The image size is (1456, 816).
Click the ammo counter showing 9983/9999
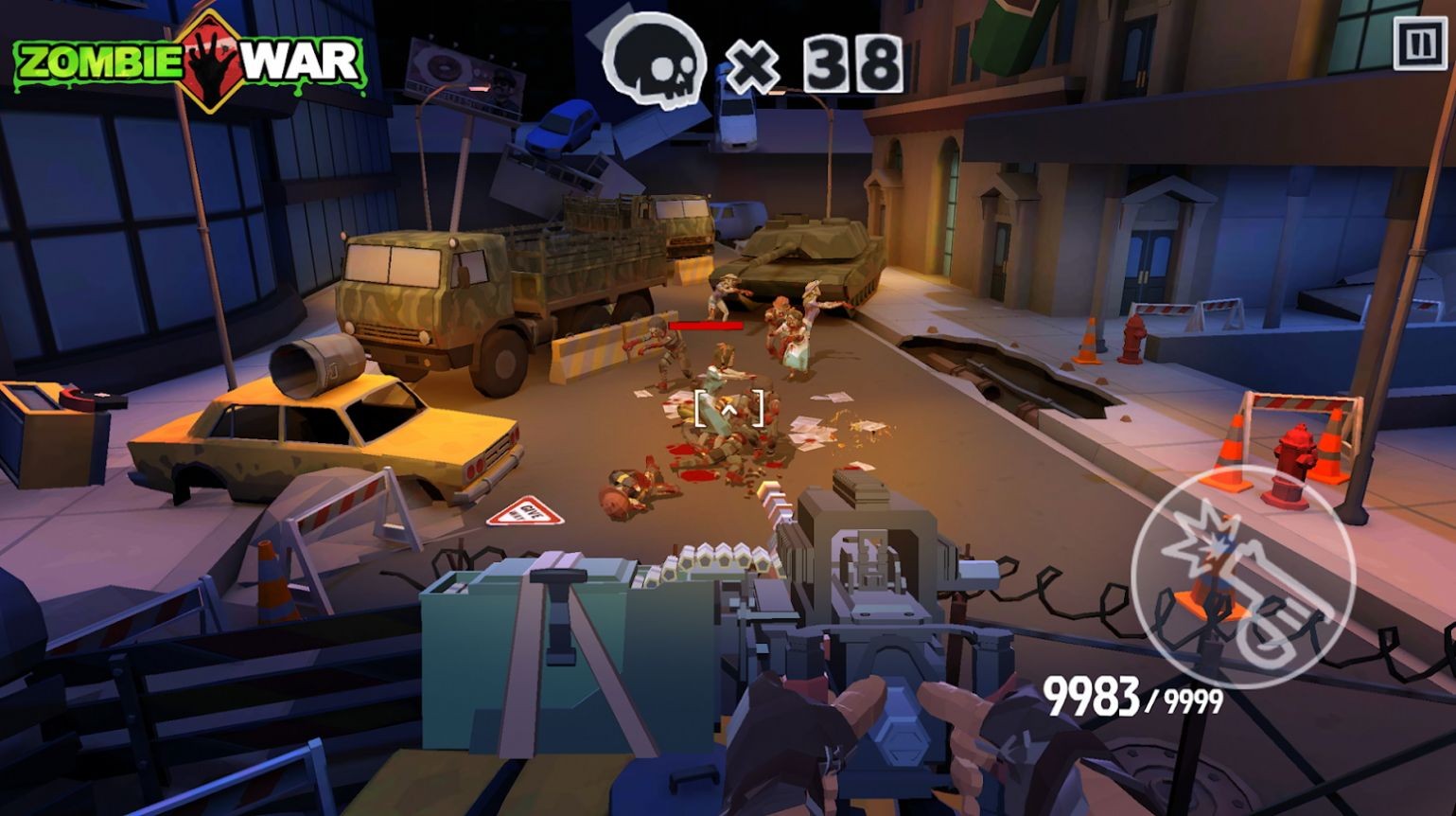(x=1131, y=696)
